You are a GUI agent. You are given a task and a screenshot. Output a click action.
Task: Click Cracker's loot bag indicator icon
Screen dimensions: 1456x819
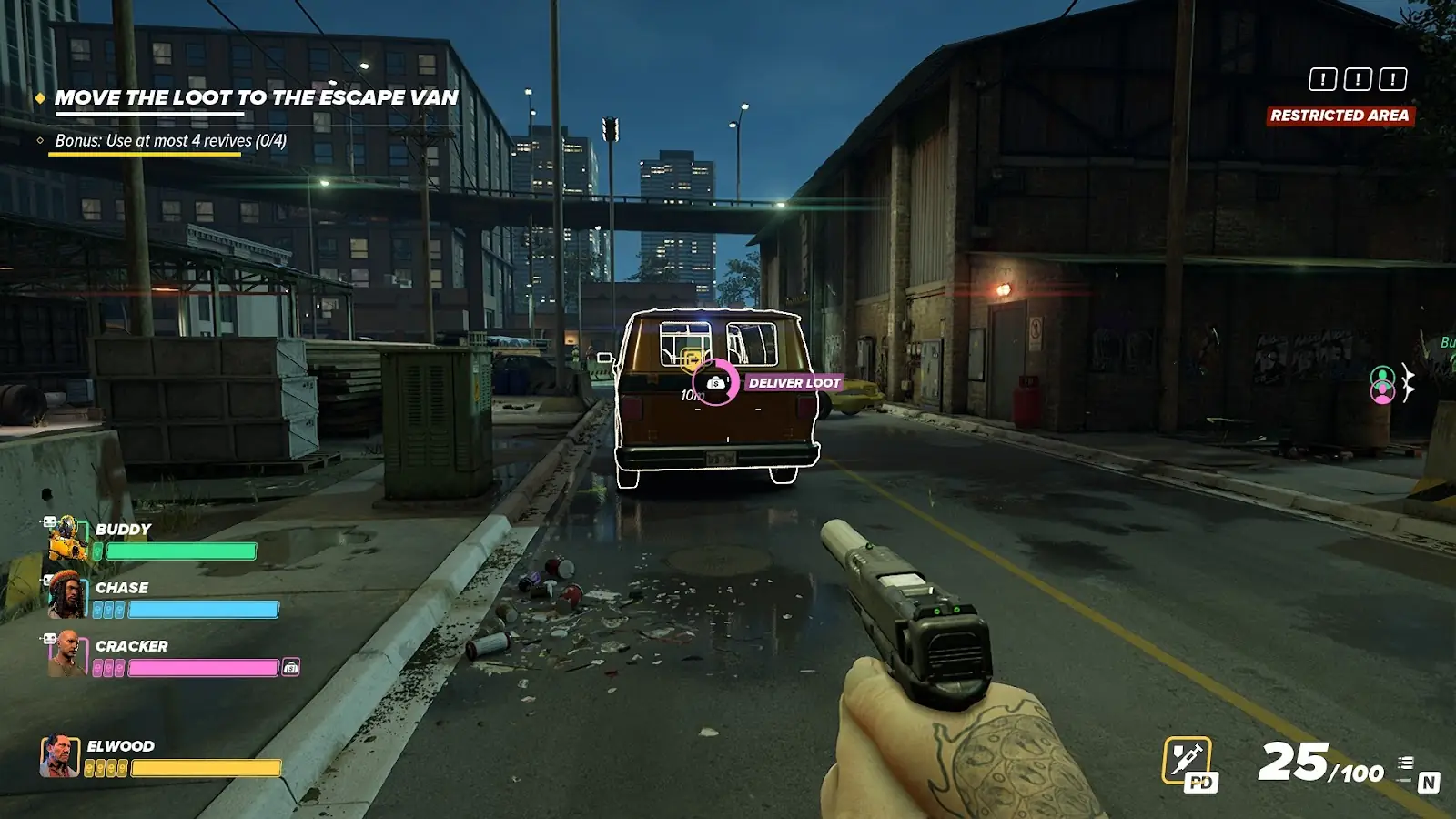(x=291, y=667)
